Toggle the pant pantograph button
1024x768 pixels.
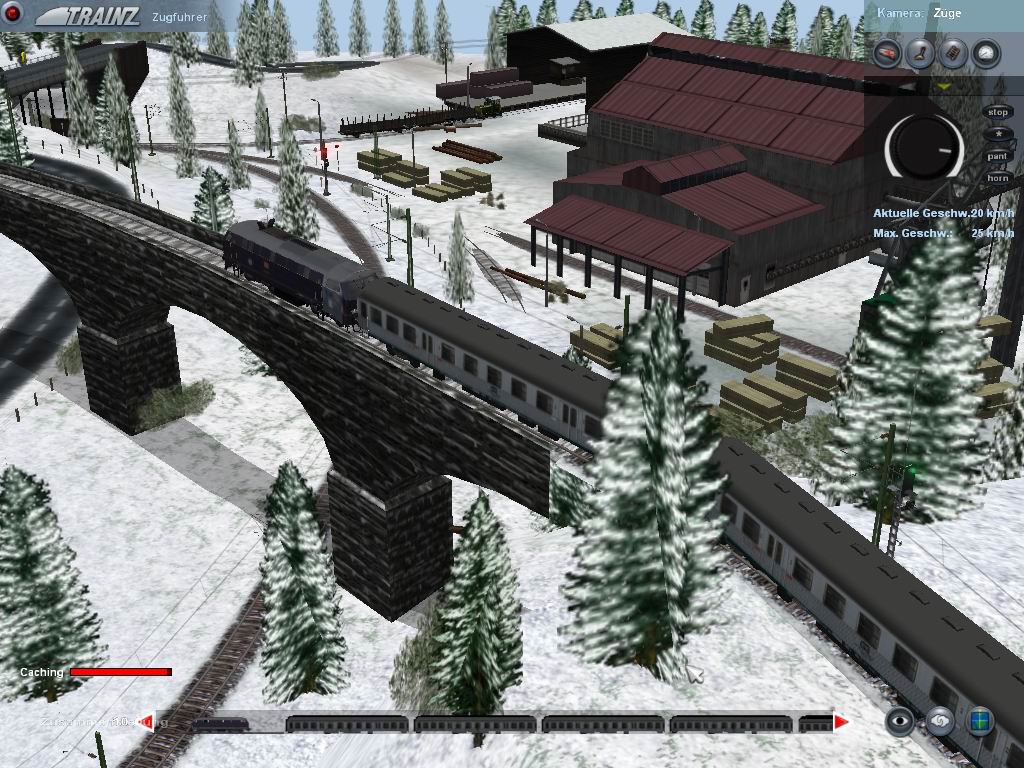click(997, 156)
